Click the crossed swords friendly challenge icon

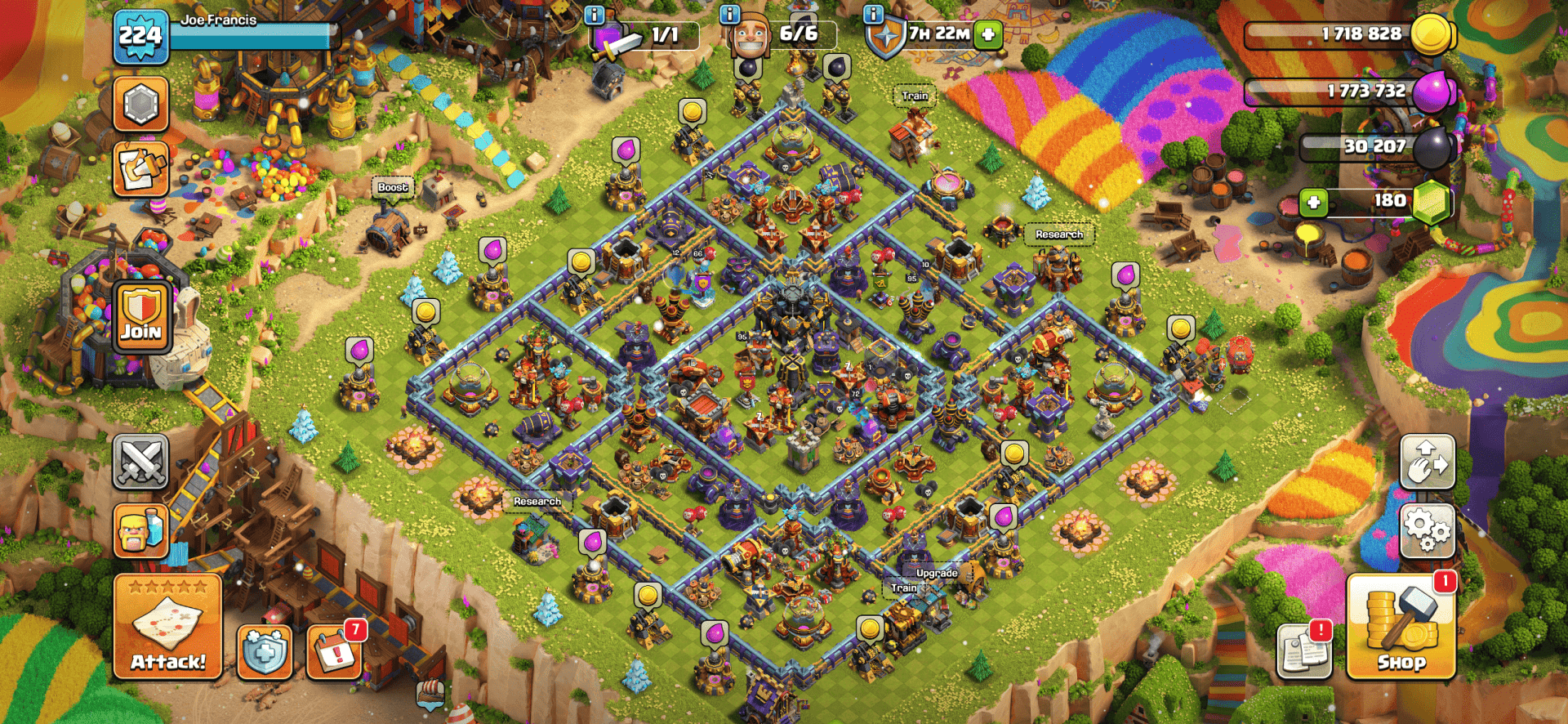[140, 462]
